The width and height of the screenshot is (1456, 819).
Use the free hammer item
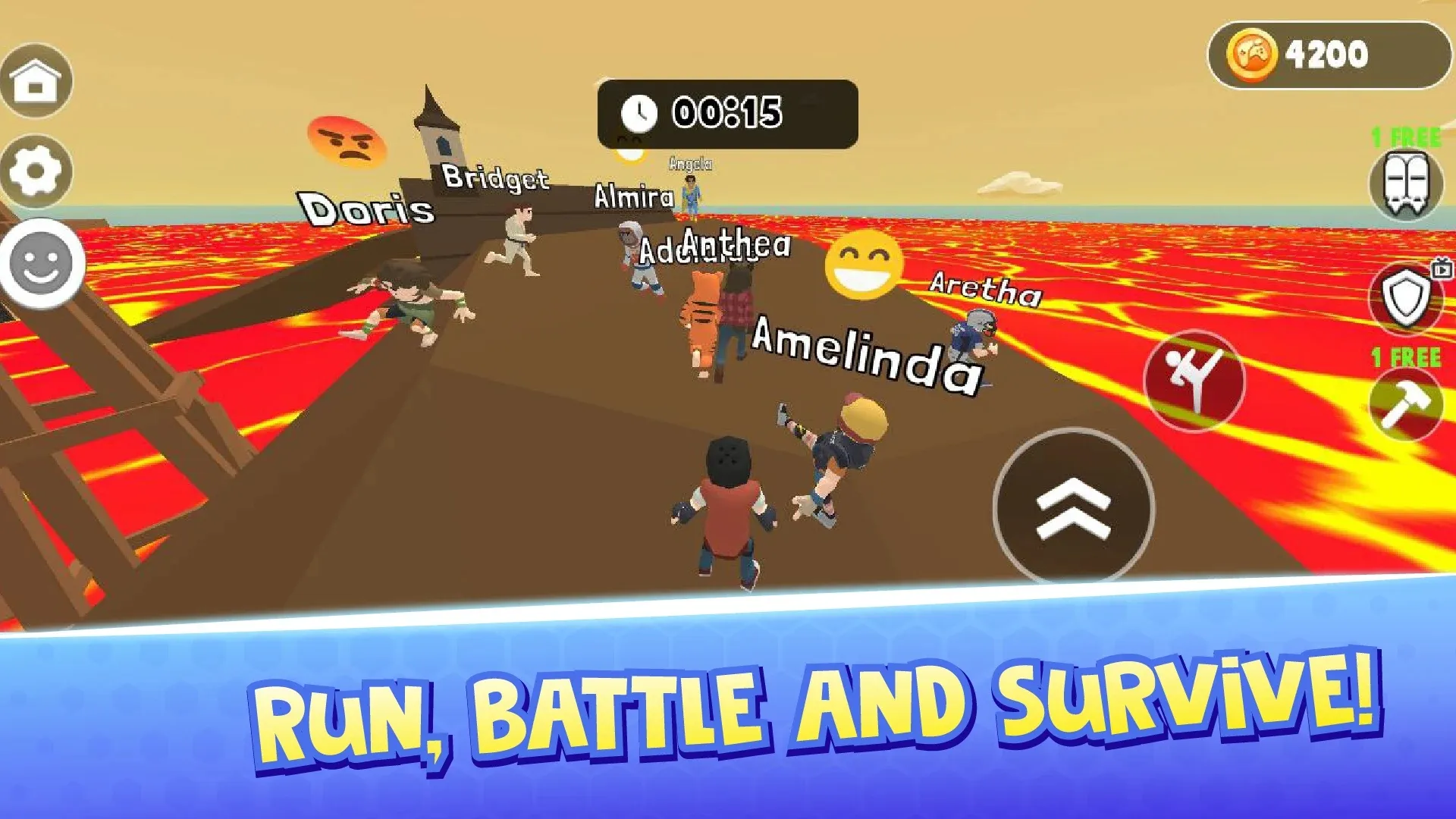(x=1406, y=405)
